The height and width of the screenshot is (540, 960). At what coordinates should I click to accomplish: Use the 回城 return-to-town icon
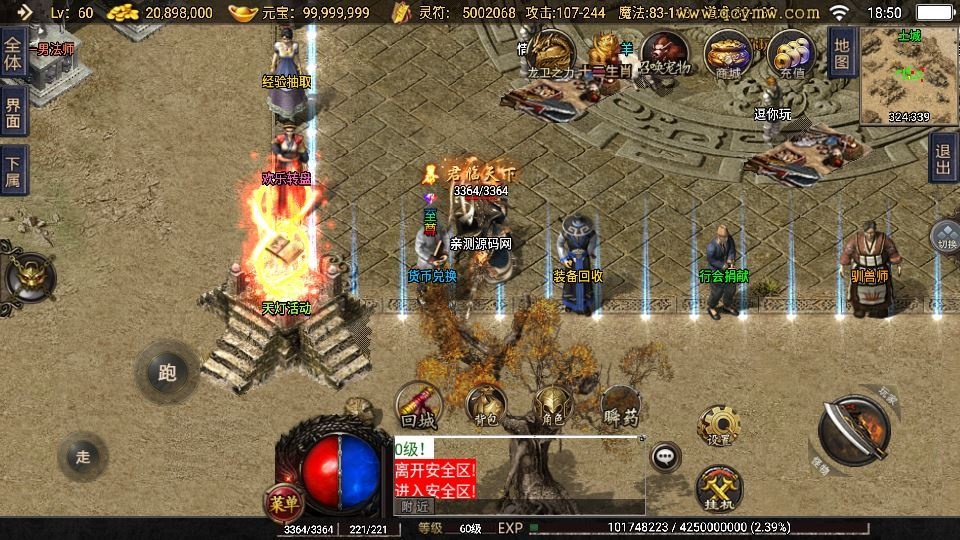click(416, 406)
